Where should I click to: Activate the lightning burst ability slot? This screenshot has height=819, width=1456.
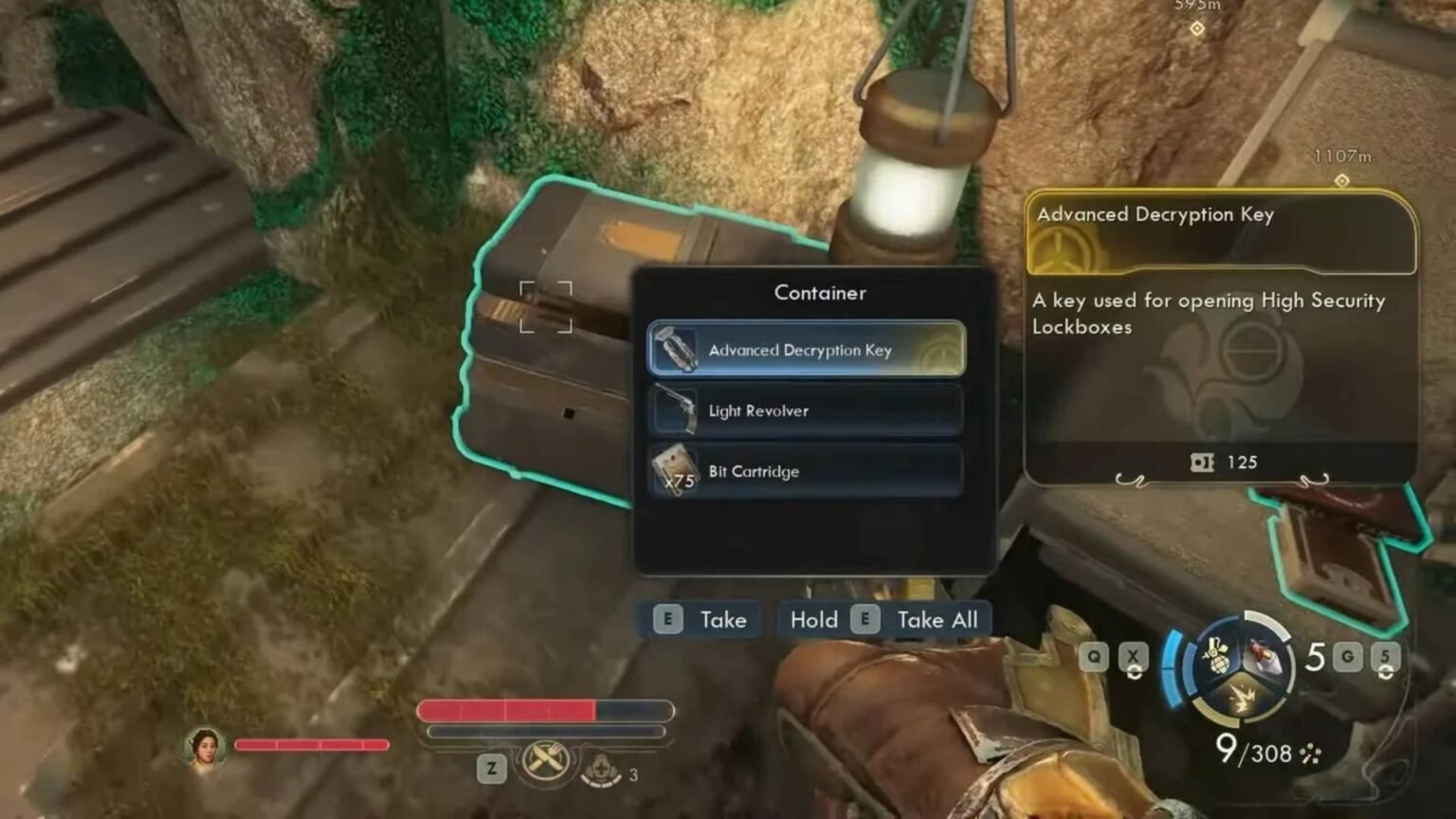tap(1241, 699)
